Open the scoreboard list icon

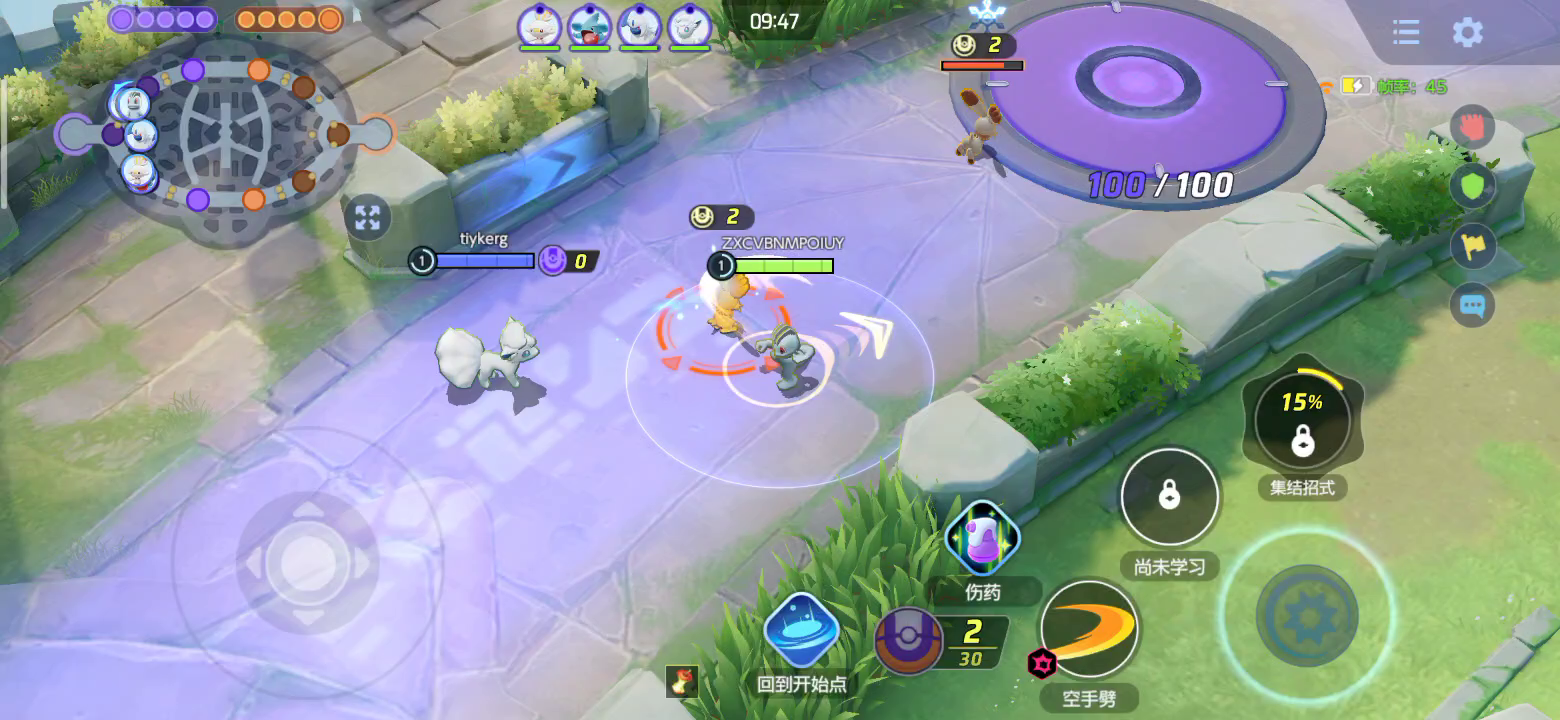pos(1406,33)
